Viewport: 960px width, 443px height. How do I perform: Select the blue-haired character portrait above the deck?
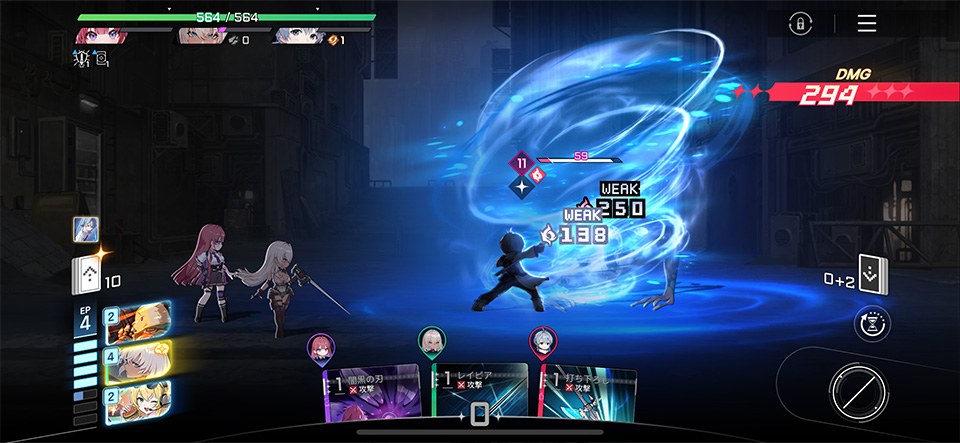pos(85,229)
